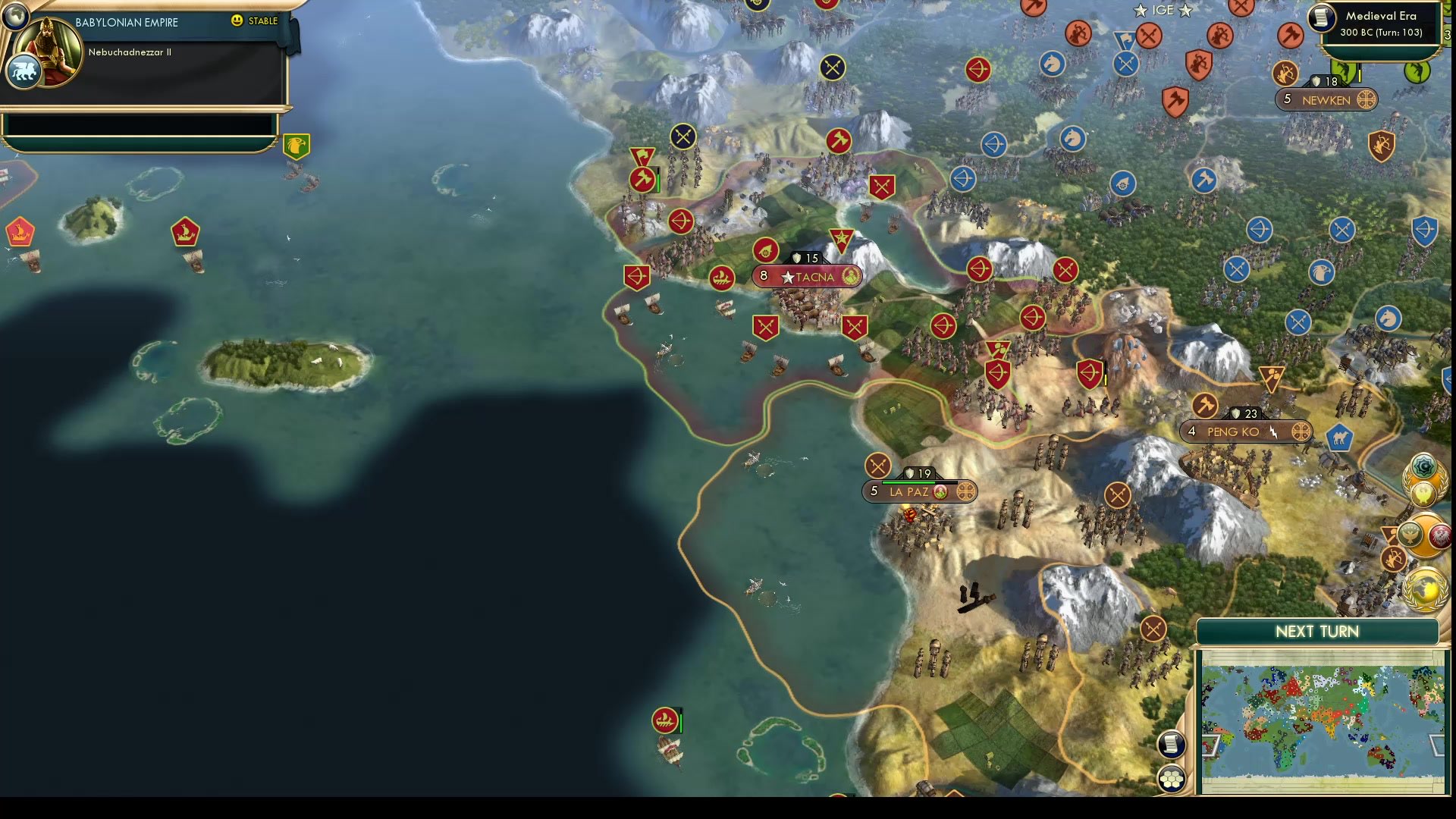This screenshot has width=1456, height=819.
Task: Expand the Newken city banner
Action: 1326,99
